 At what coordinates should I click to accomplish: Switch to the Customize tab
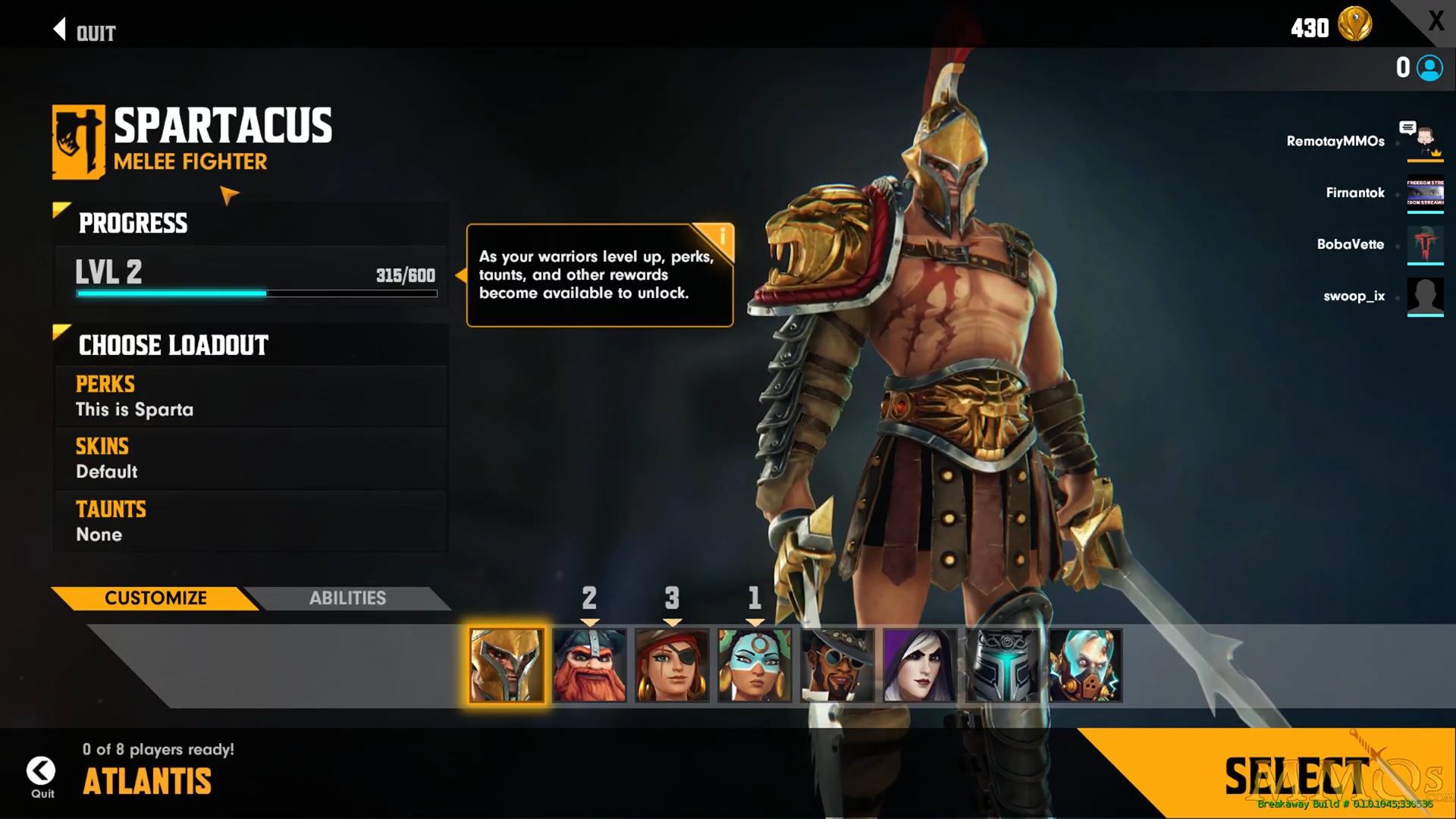pyautogui.click(x=155, y=598)
